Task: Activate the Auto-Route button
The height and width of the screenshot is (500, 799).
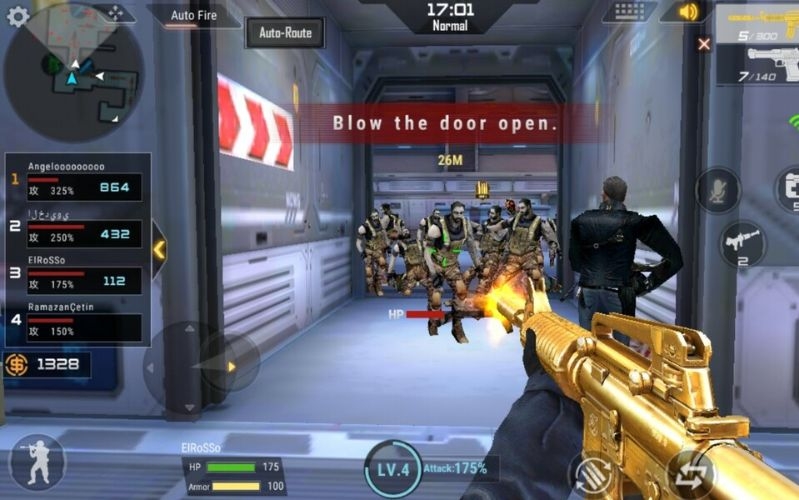Action: (285, 33)
